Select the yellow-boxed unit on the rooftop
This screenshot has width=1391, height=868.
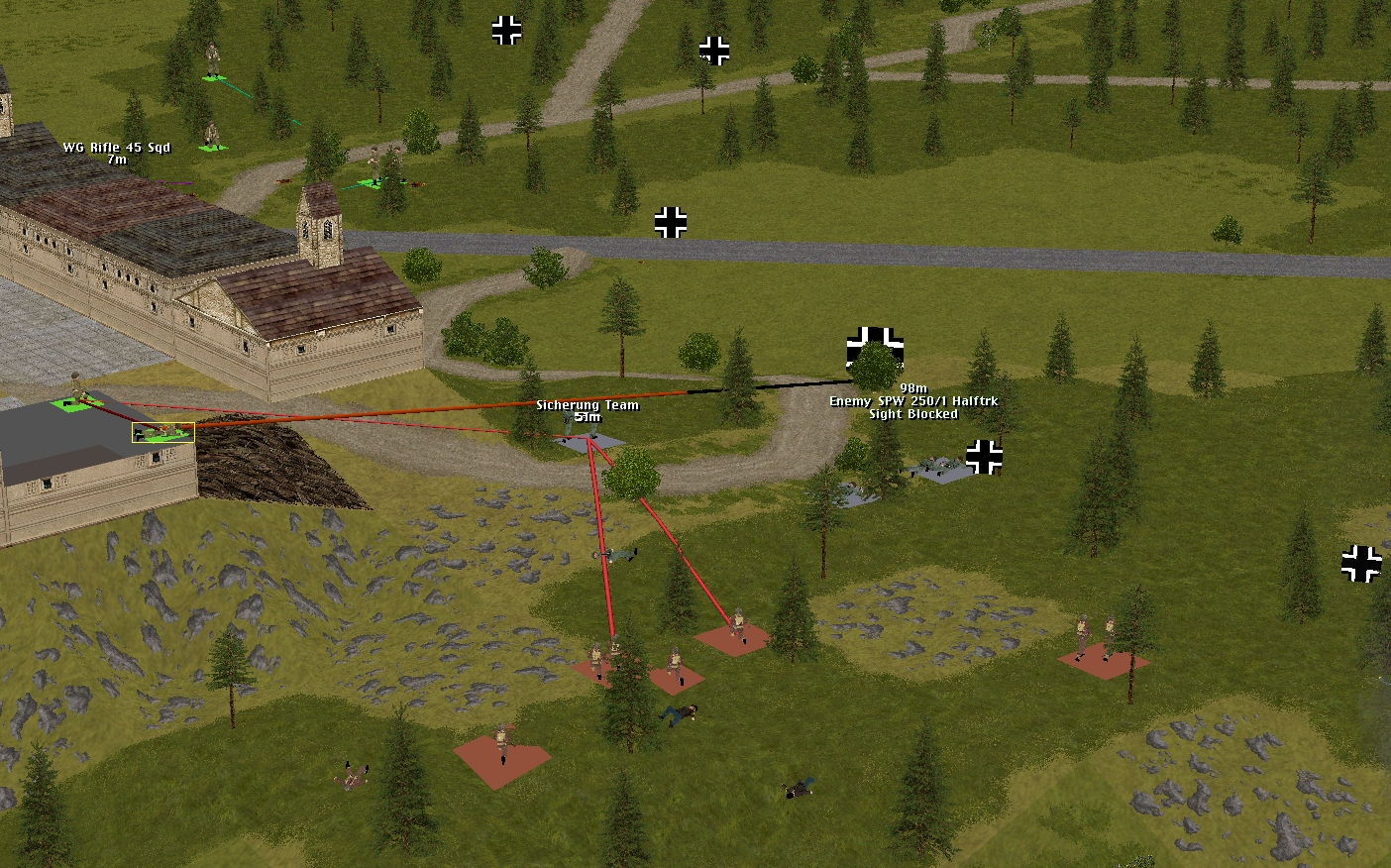coord(163,432)
